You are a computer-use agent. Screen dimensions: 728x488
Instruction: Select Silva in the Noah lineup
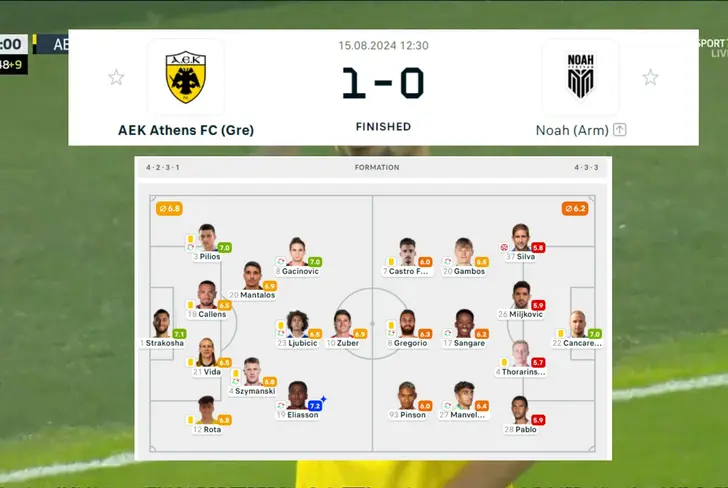tap(520, 239)
